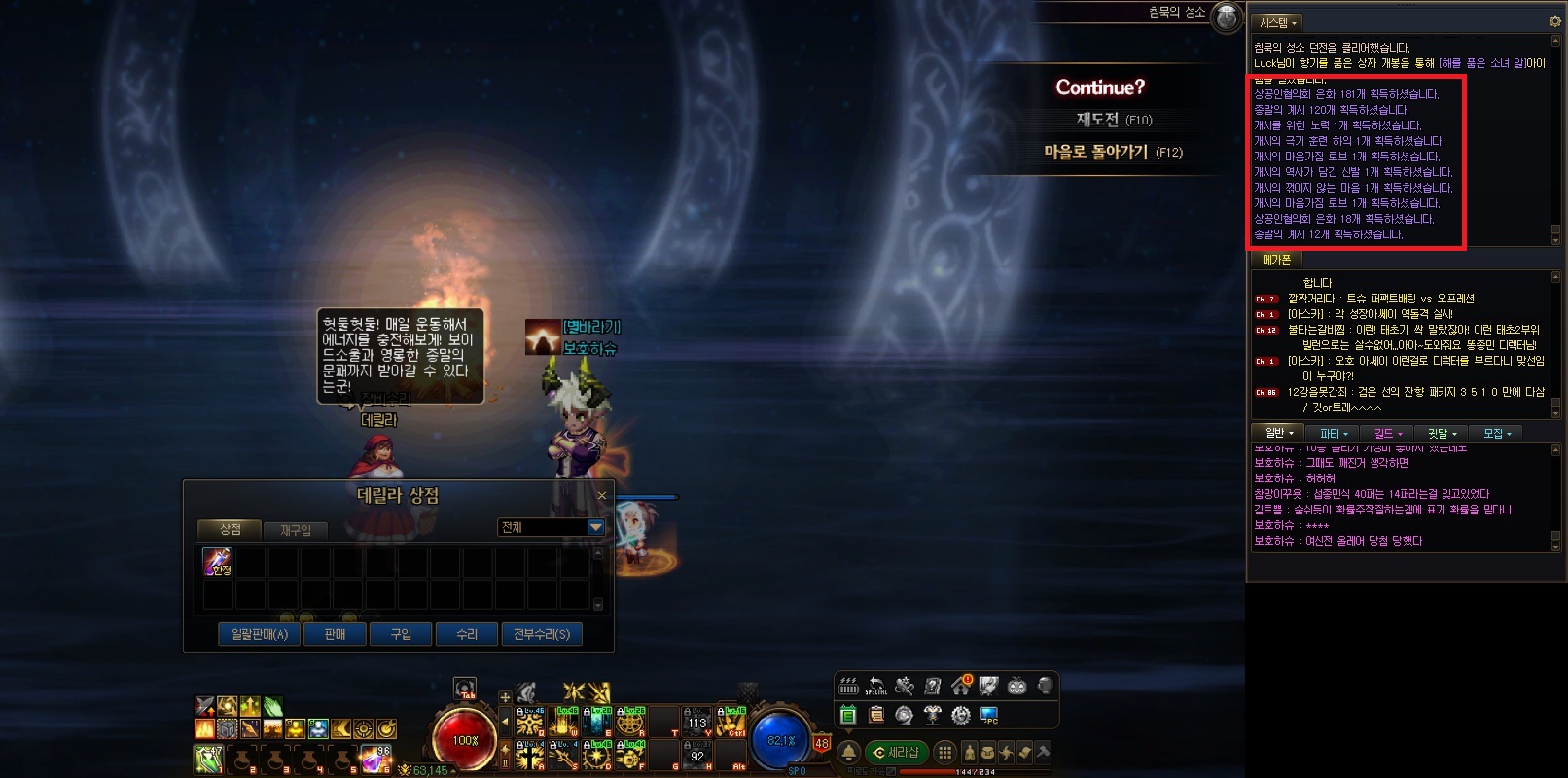This screenshot has height=778, width=1568.
Task: Click the 수리 repair button
Action: (467, 634)
